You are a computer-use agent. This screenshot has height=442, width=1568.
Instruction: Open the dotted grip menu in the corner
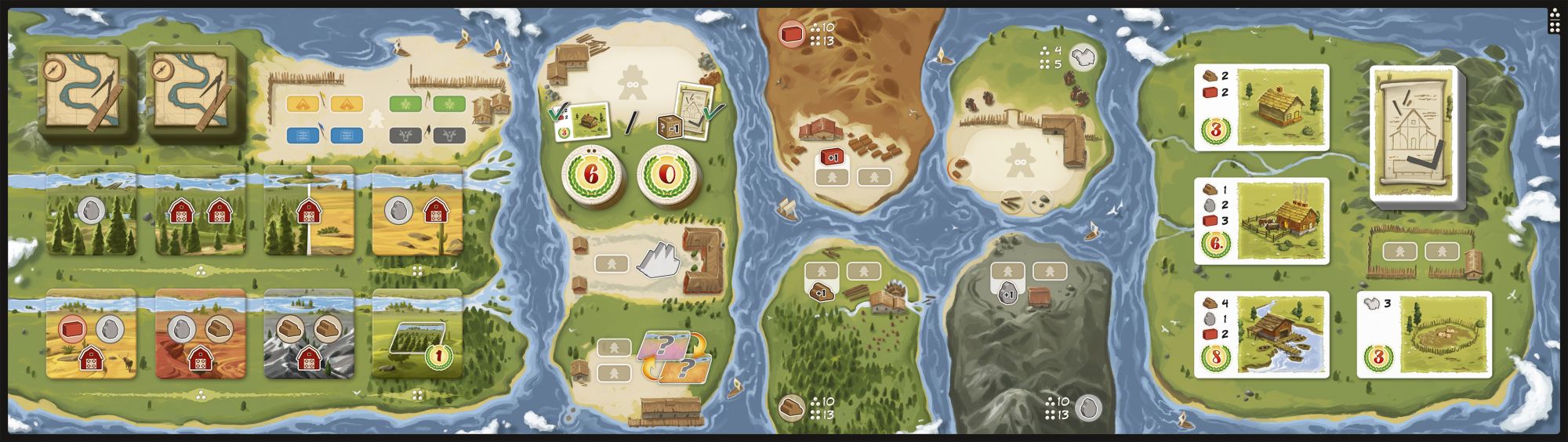pyautogui.click(x=1555, y=21)
